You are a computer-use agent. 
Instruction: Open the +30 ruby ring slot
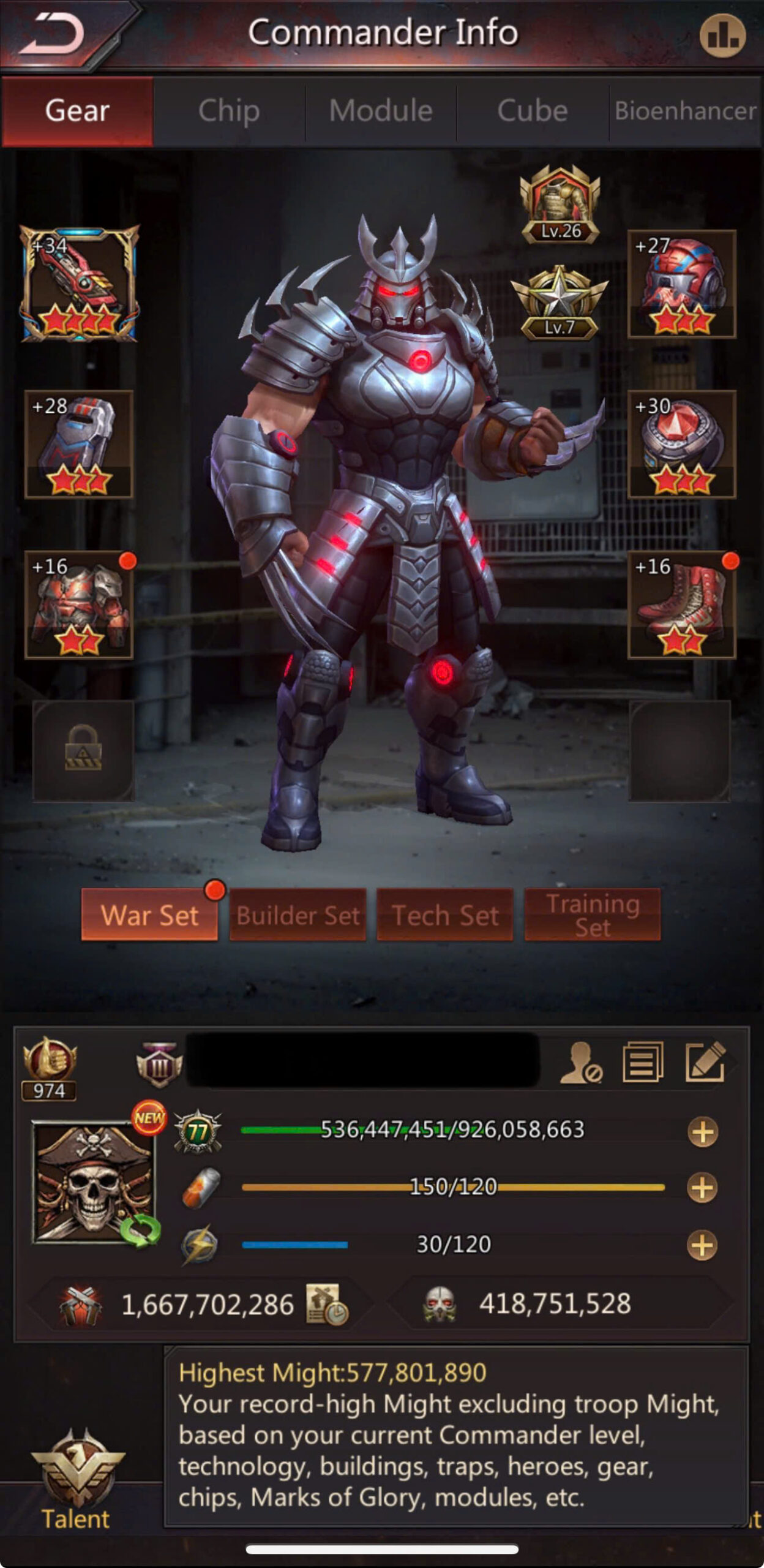click(681, 444)
